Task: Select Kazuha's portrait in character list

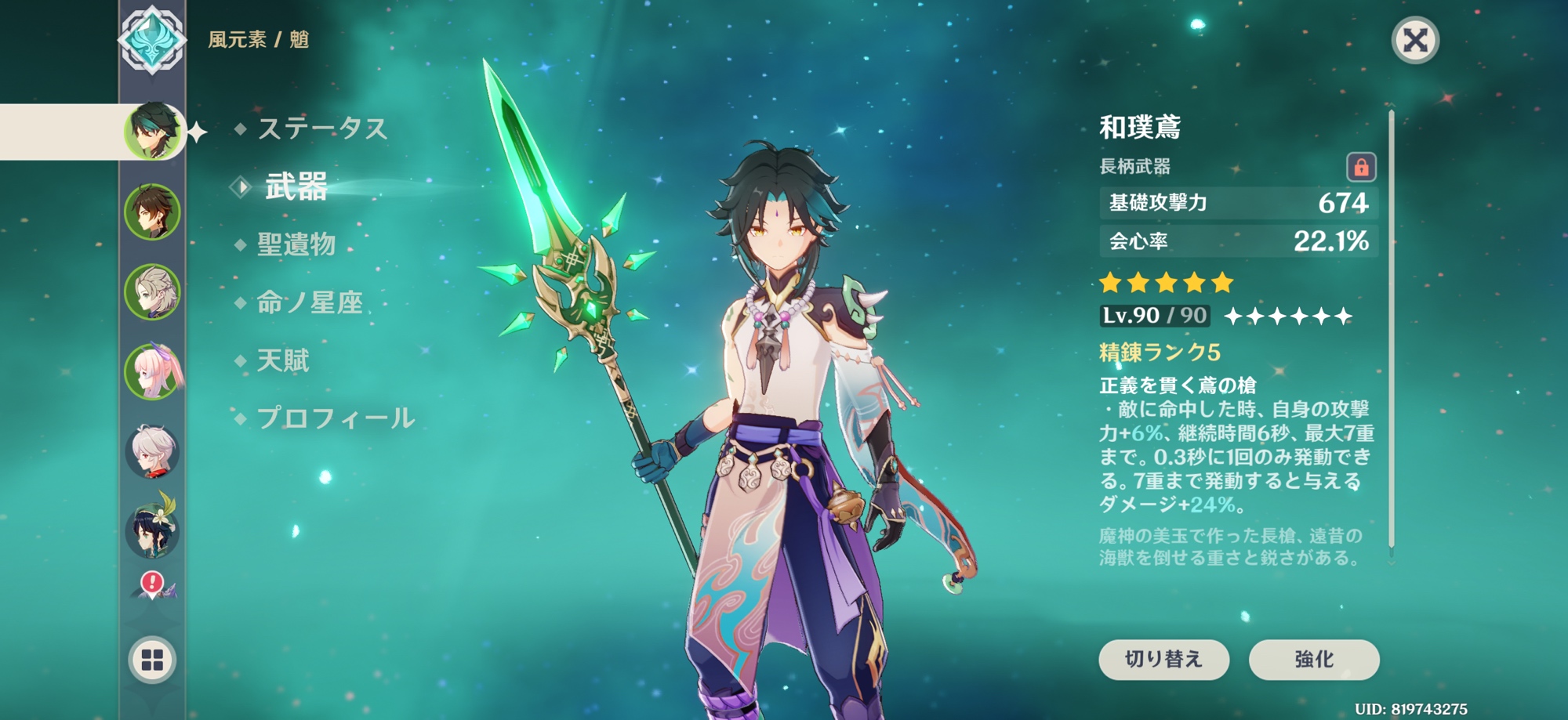Action: point(152,451)
